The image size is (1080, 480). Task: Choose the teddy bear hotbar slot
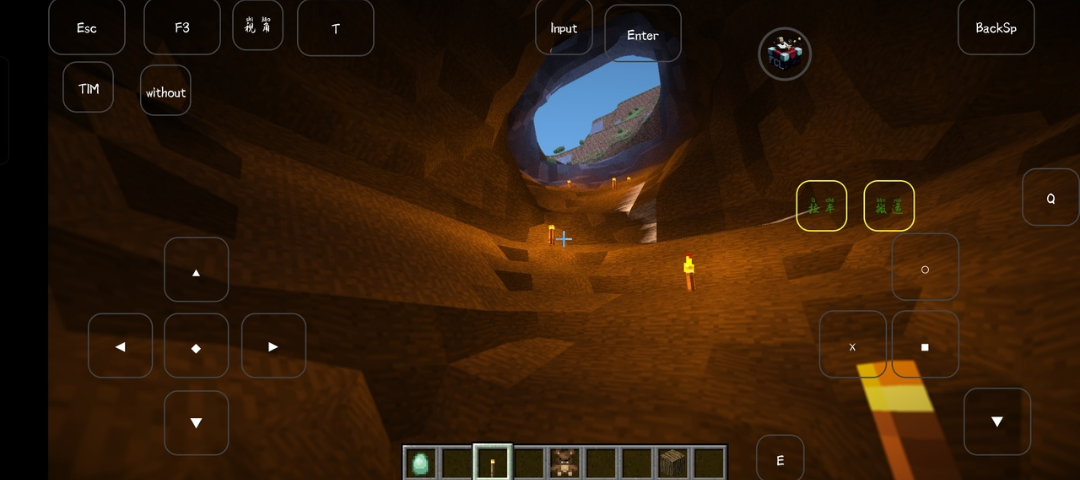pos(564,463)
